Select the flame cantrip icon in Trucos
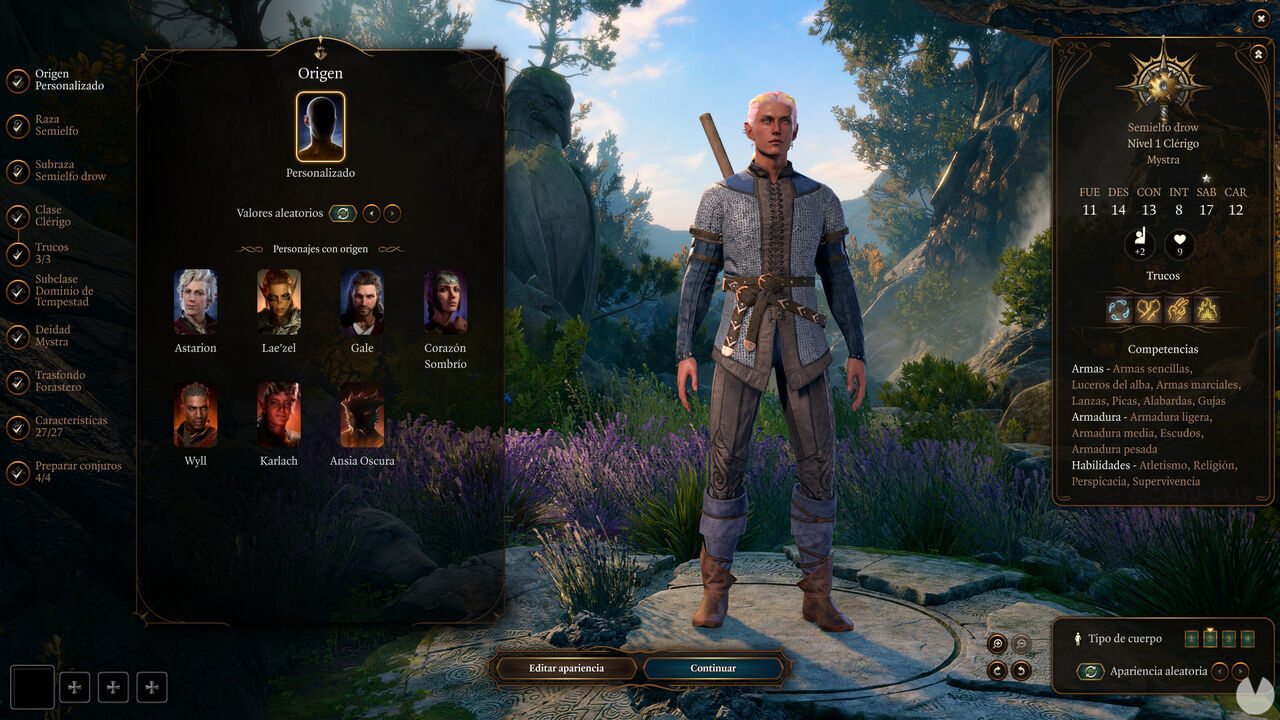This screenshot has width=1280, height=720. coord(1207,310)
